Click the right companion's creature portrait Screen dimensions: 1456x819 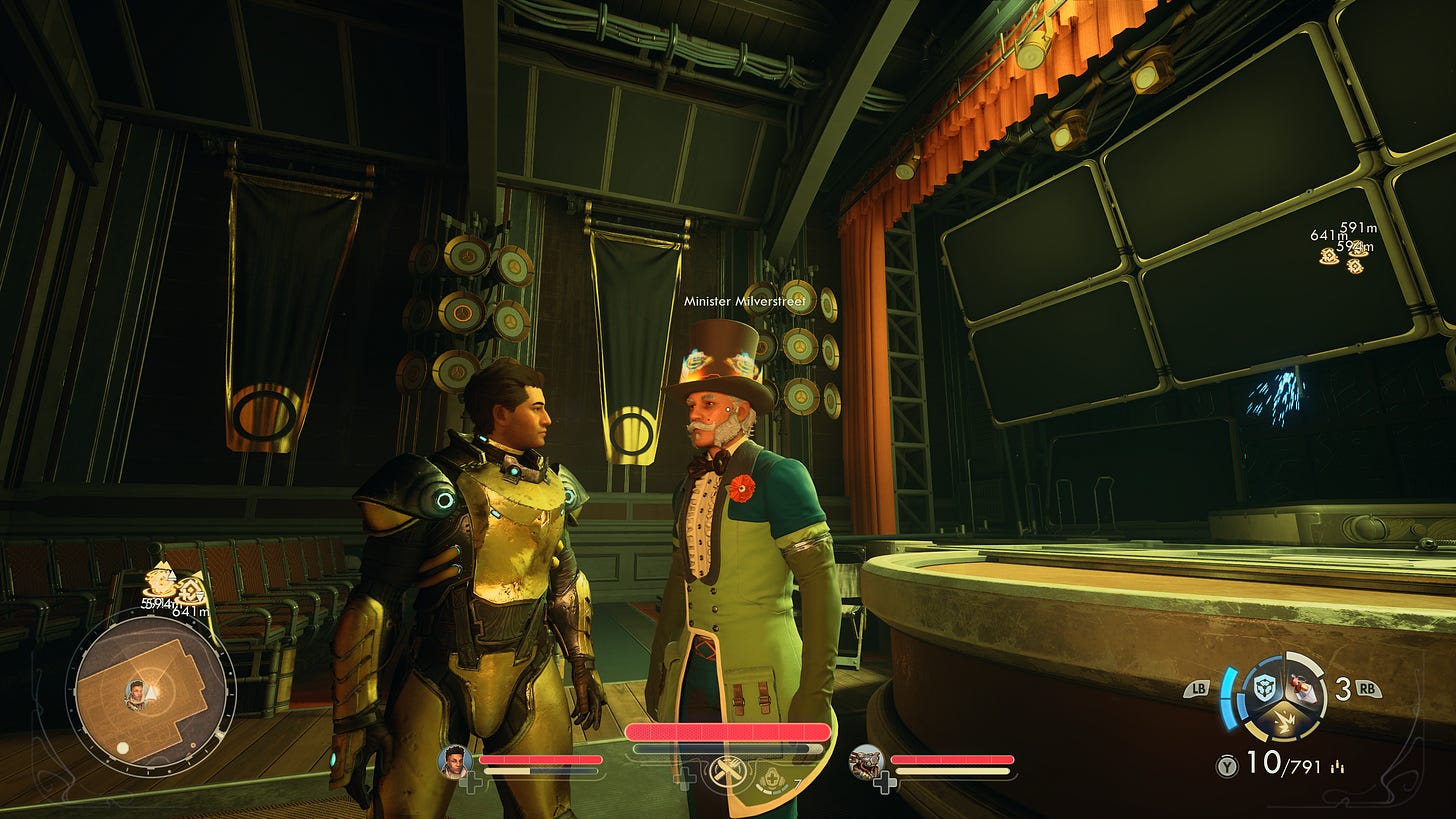(866, 764)
